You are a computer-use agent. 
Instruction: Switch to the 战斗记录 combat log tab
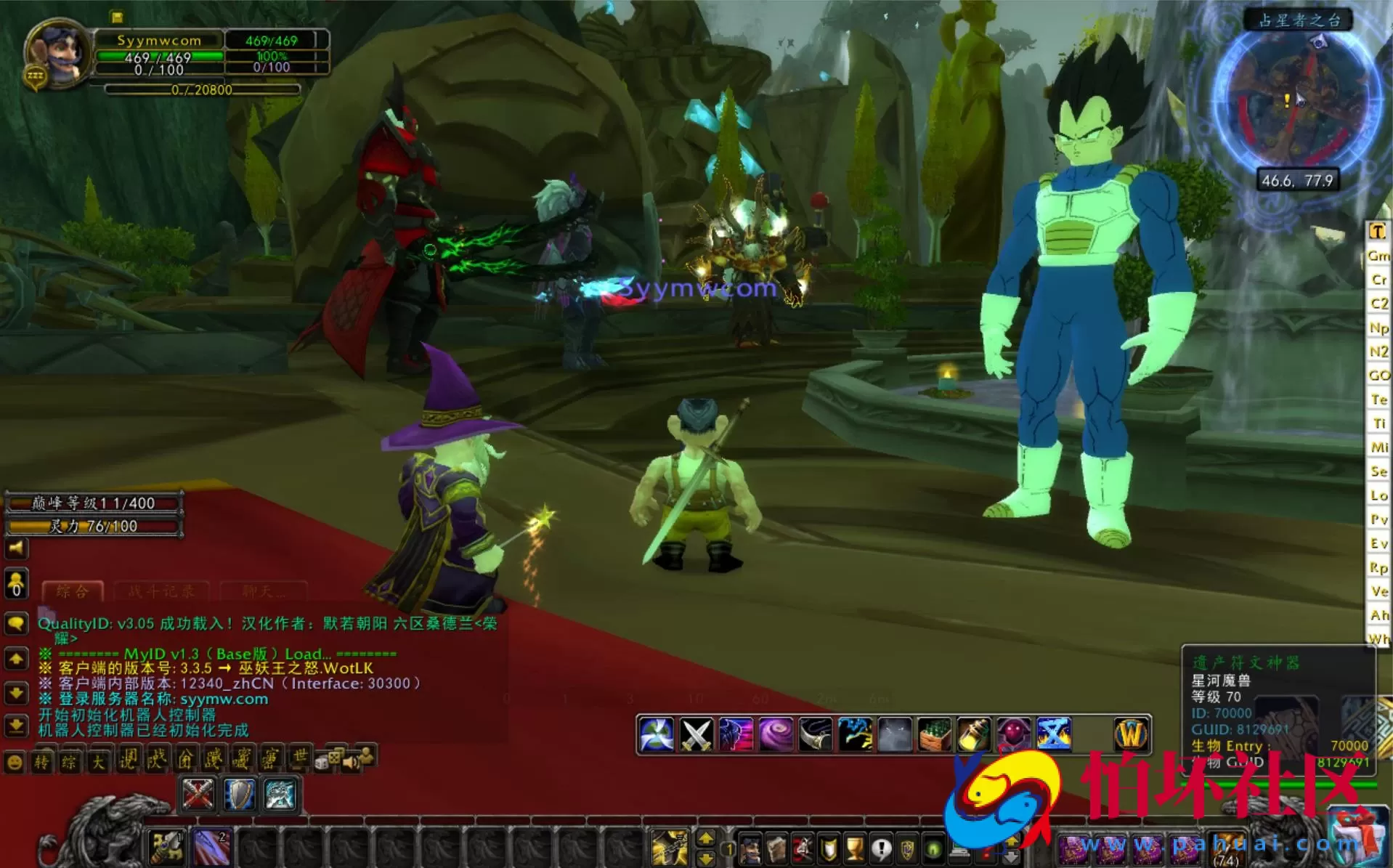click(x=161, y=591)
